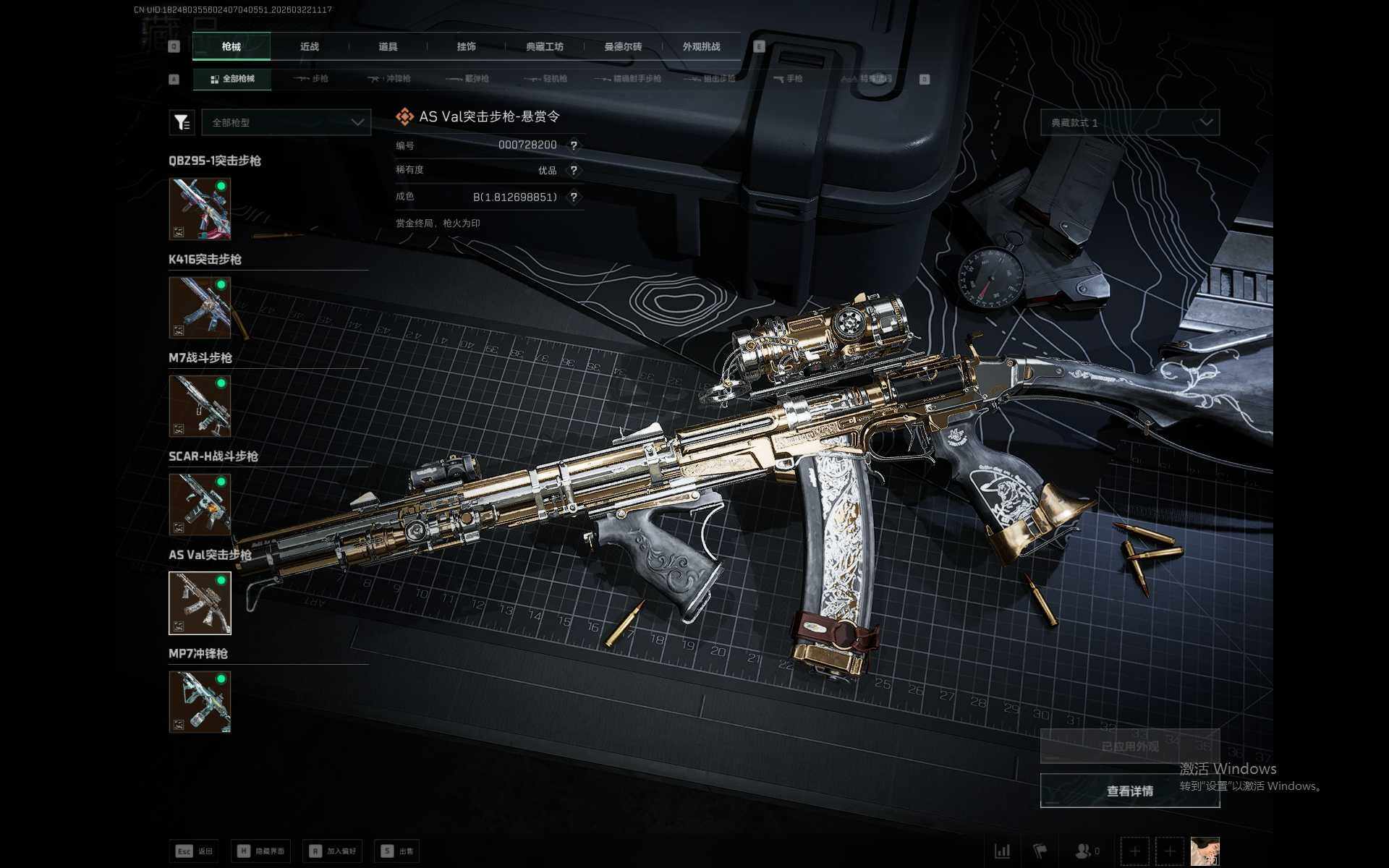This screenshot has height=868, width=1389.
Task: Open the 全部枪型 weapon type dropdown
Action: (x=286, y=122)
